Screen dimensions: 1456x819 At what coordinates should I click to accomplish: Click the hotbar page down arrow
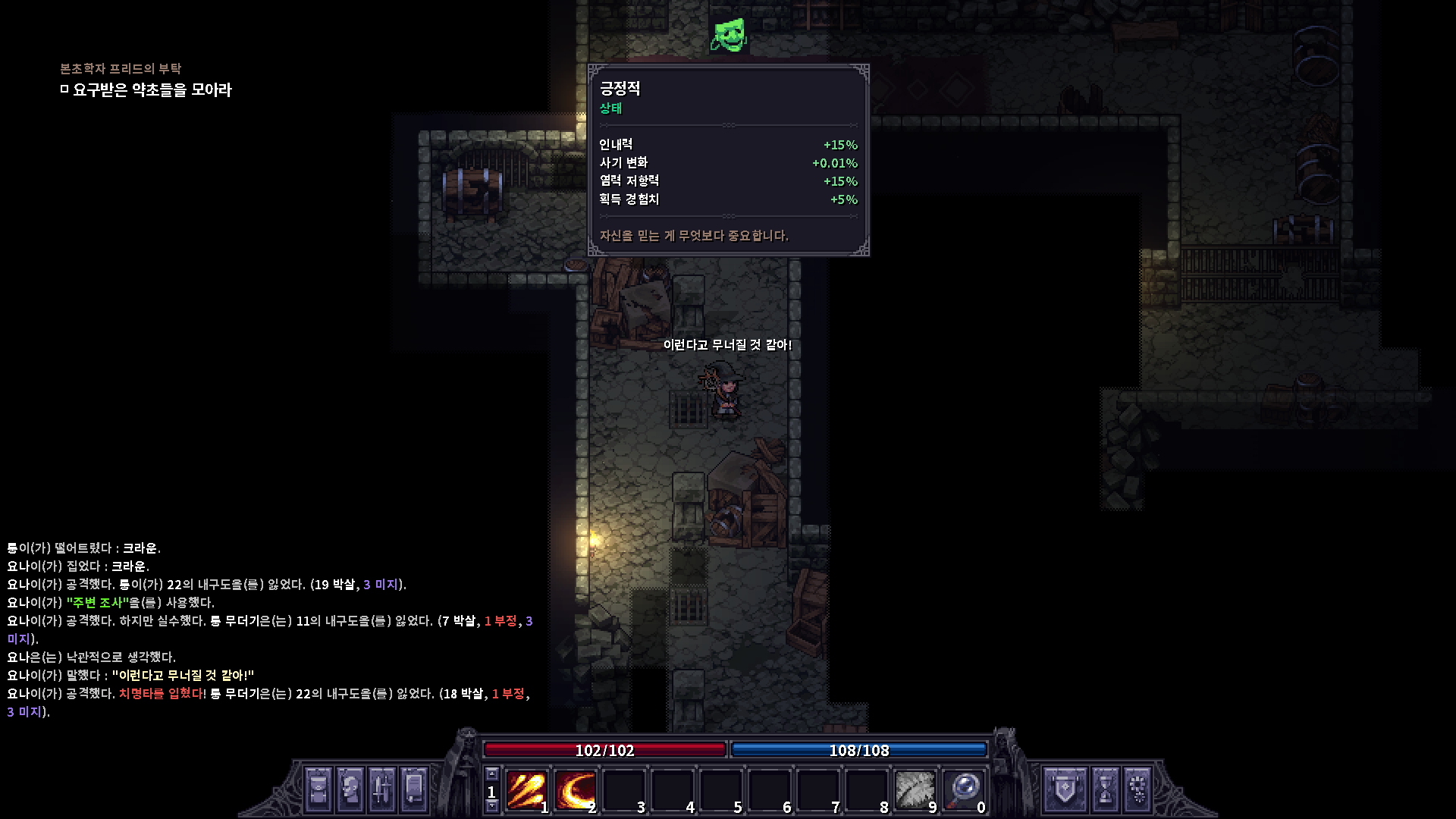pos(491,806)
